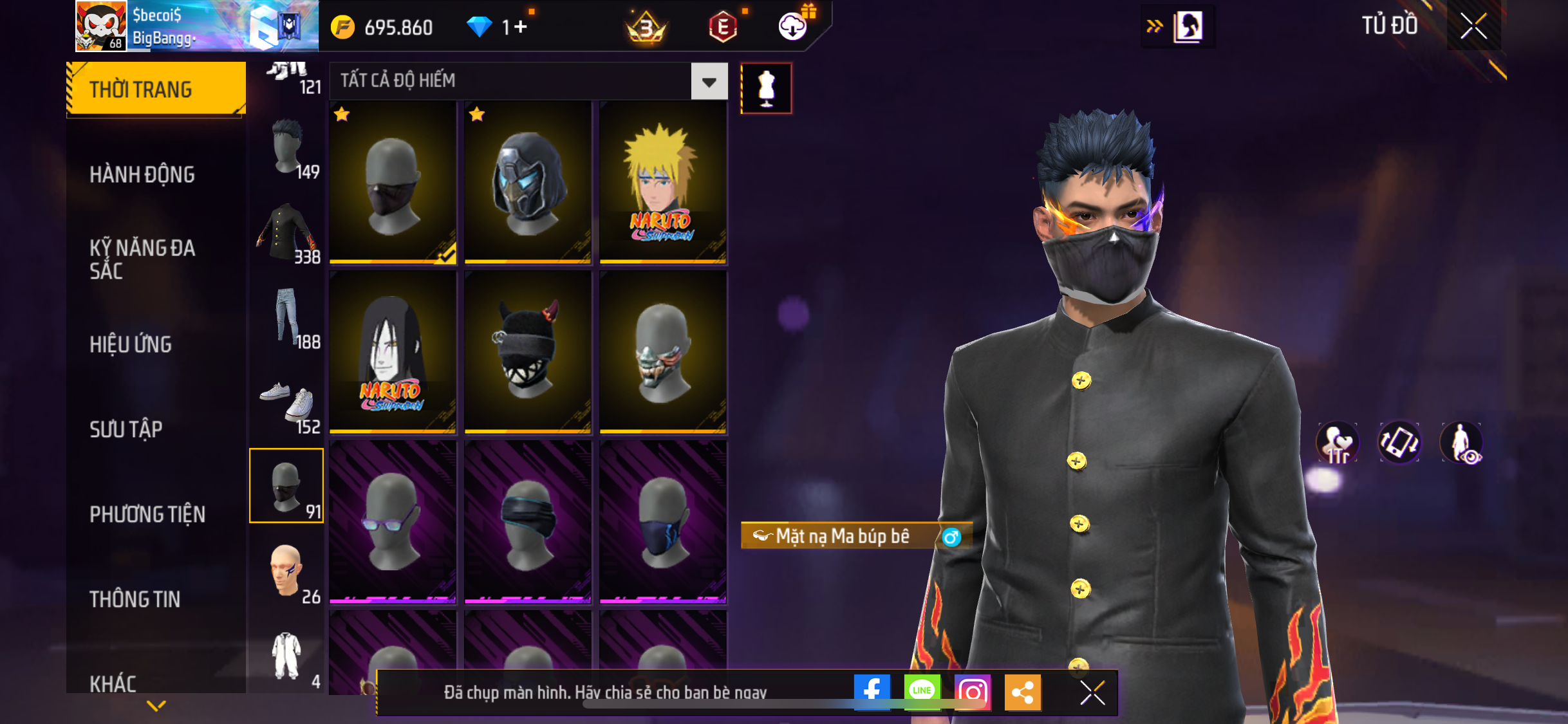The width and height of the screenshot is (1568, 724).
Task: Choose the purple glasses item
Action: (x=393, y=521)
